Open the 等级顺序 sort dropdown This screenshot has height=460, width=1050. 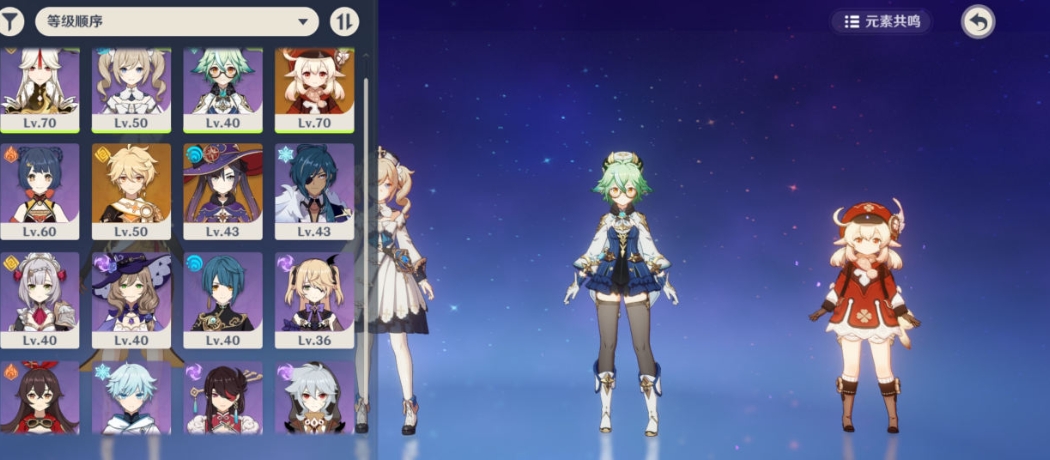click(x=177, y=21)
